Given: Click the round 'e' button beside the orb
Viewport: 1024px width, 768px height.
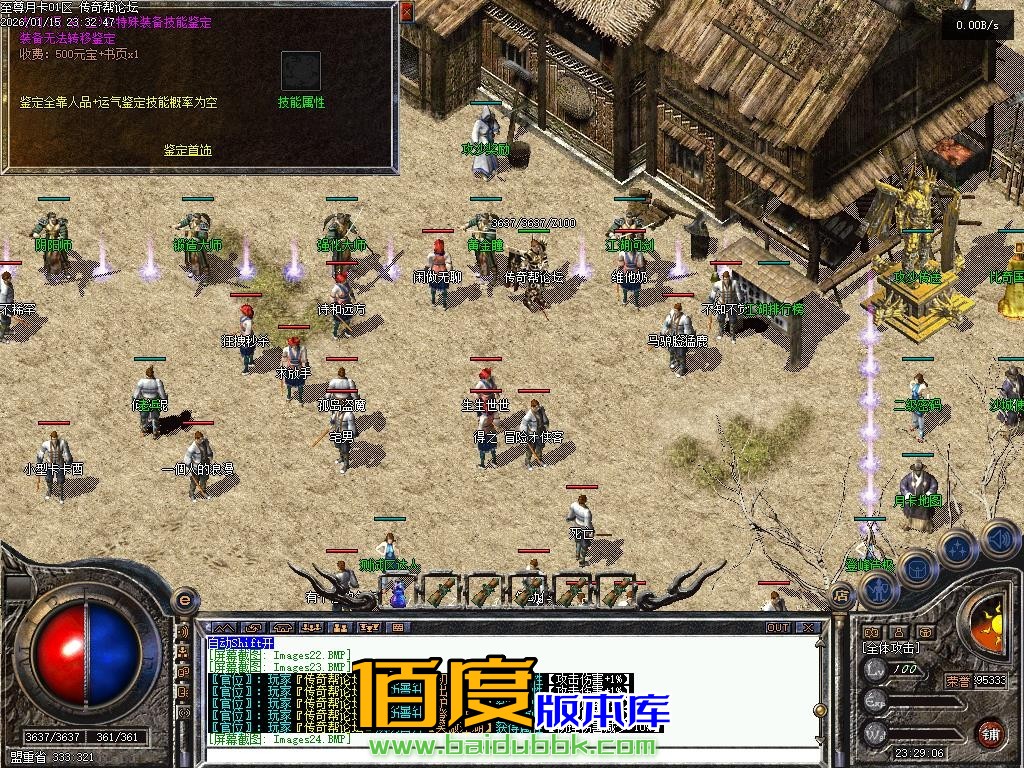Looking at the screenshot, I should [x=184, y=600].
